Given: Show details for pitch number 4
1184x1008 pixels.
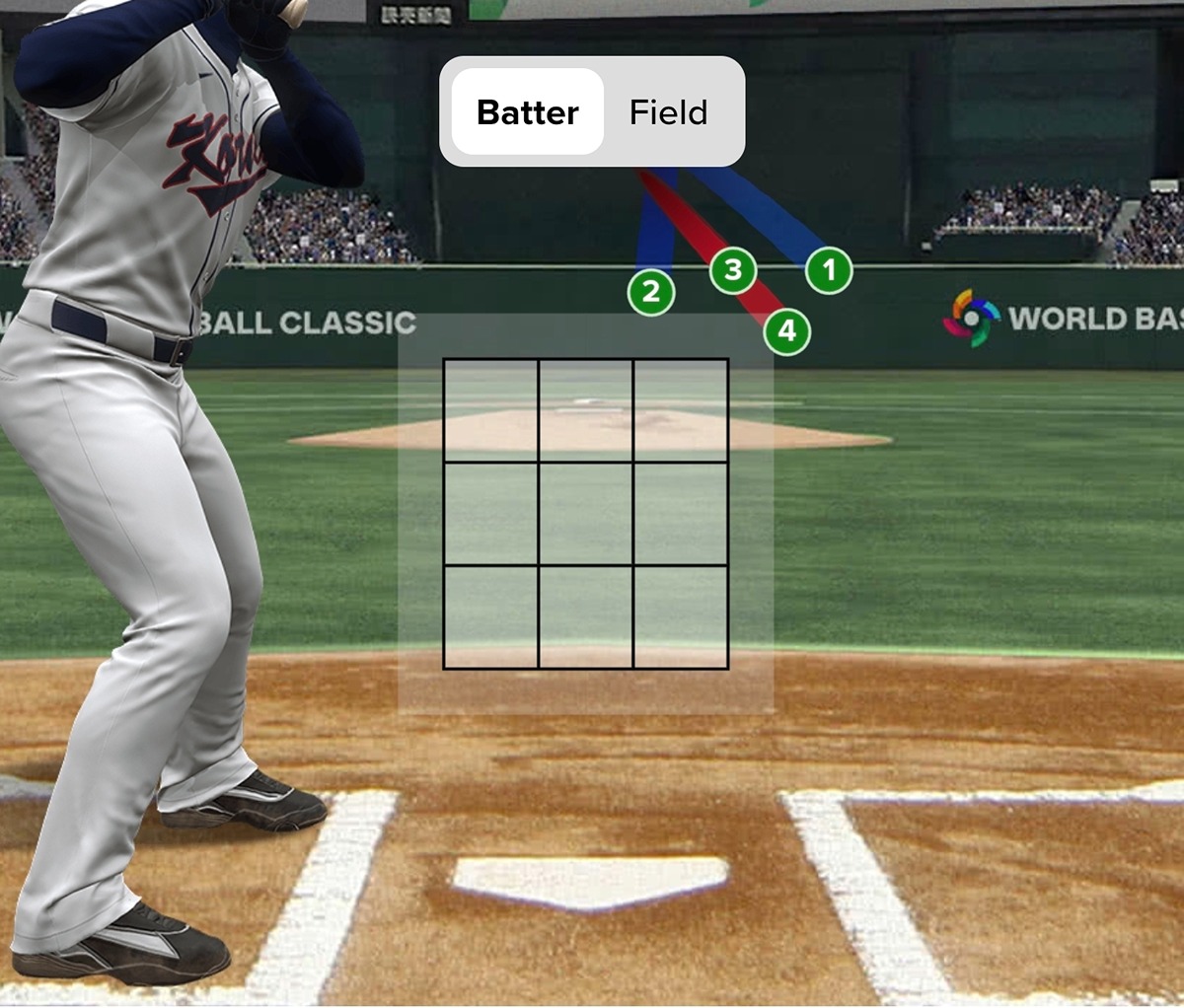Looking at the screenshot, I should coord(786,331).
